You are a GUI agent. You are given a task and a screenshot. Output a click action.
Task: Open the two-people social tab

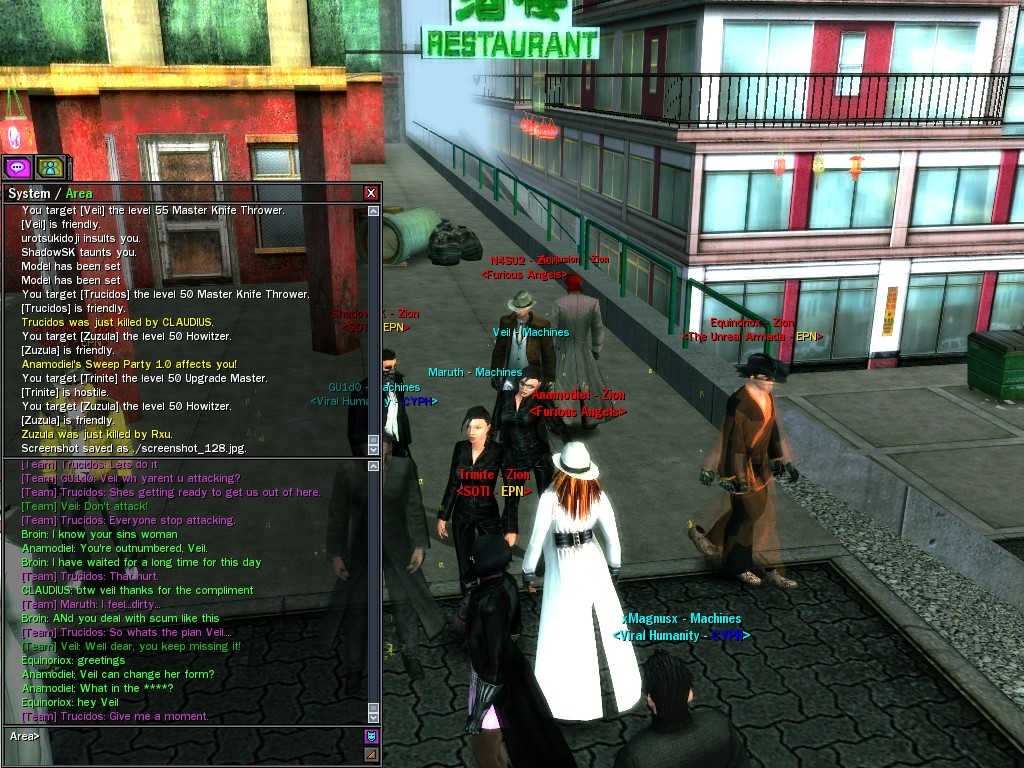pos(49,167)
